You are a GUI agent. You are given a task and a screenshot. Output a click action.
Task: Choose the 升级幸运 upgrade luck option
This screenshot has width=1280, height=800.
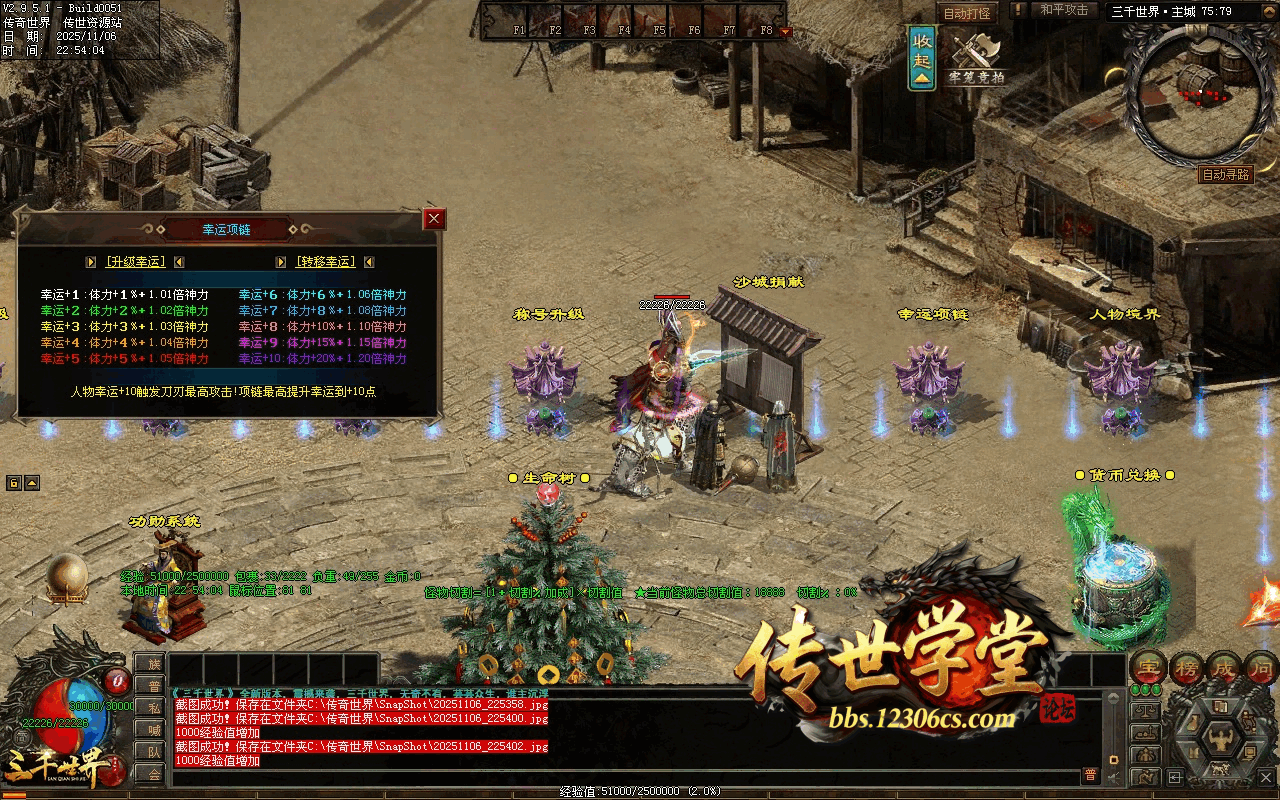(135, 262)
